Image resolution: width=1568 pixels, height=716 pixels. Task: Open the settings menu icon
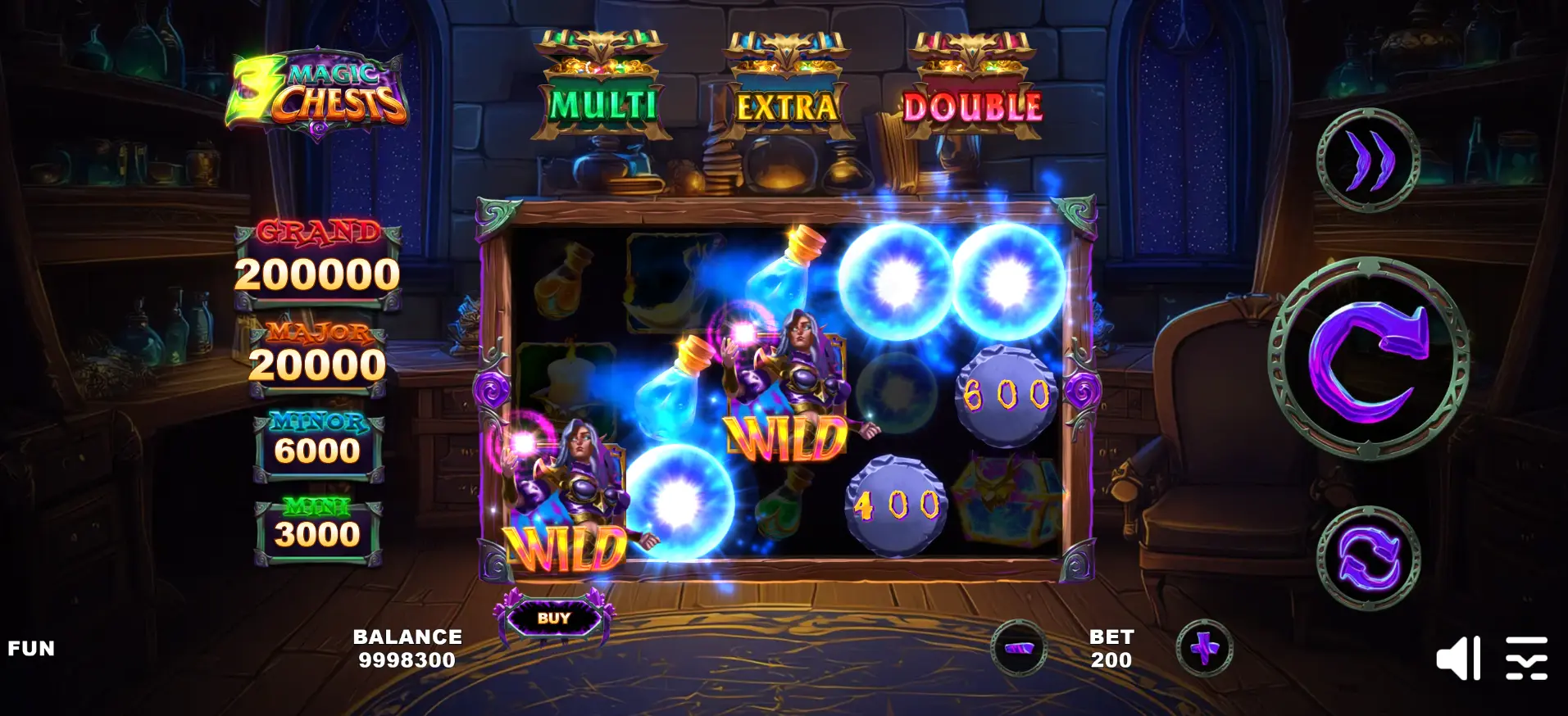click(1526, 658)
